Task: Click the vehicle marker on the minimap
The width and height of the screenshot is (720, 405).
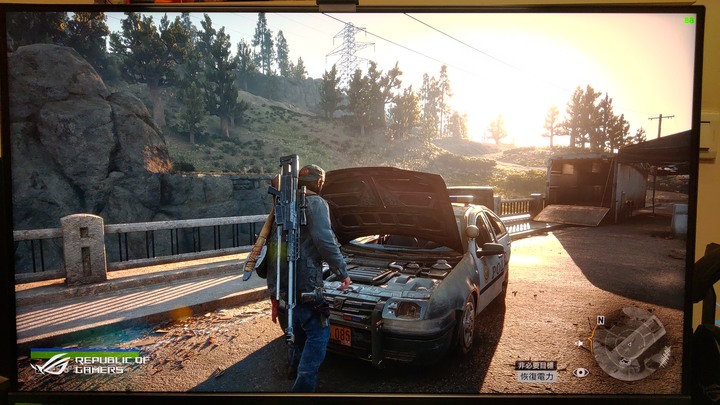Action: coord(623,361)
